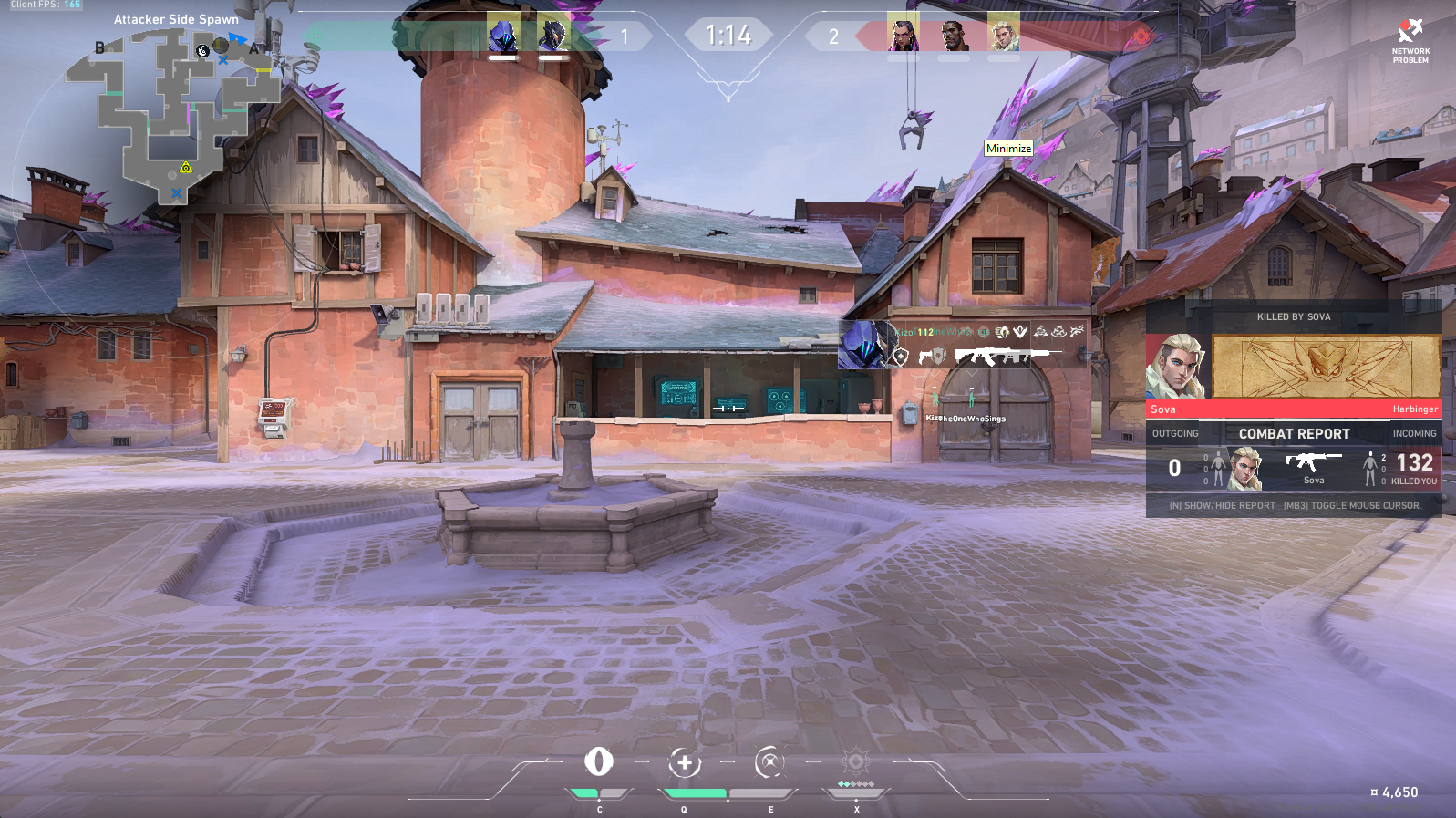The width and height of the screenshot is (1456, 818).
Task: Click the Q healing ability icon
Action: (686, 764)
